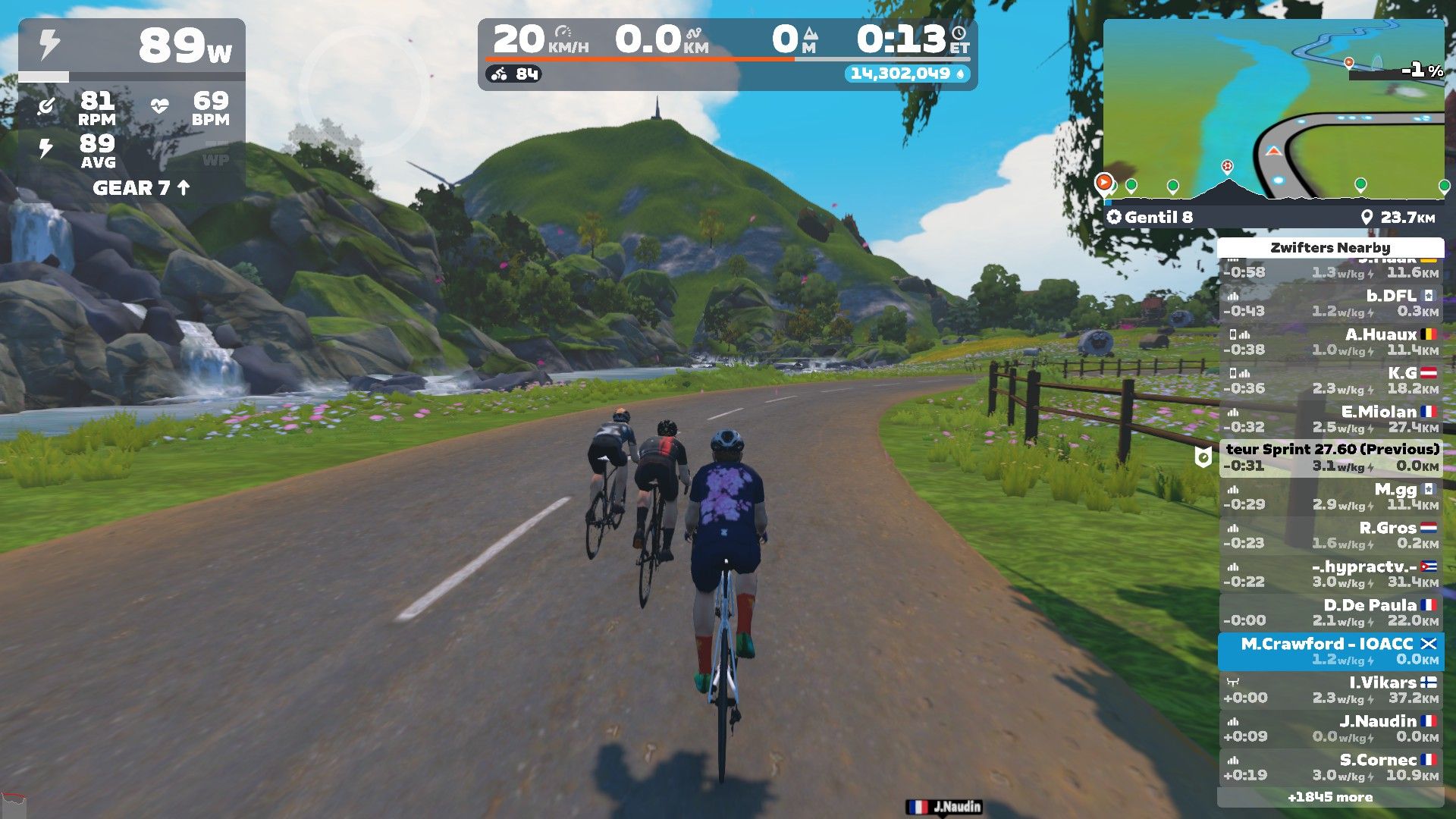Choose rider K.G from the nearby list
The height and width of the screenshot is (819, 1456).
click(x=1331, y=380)
